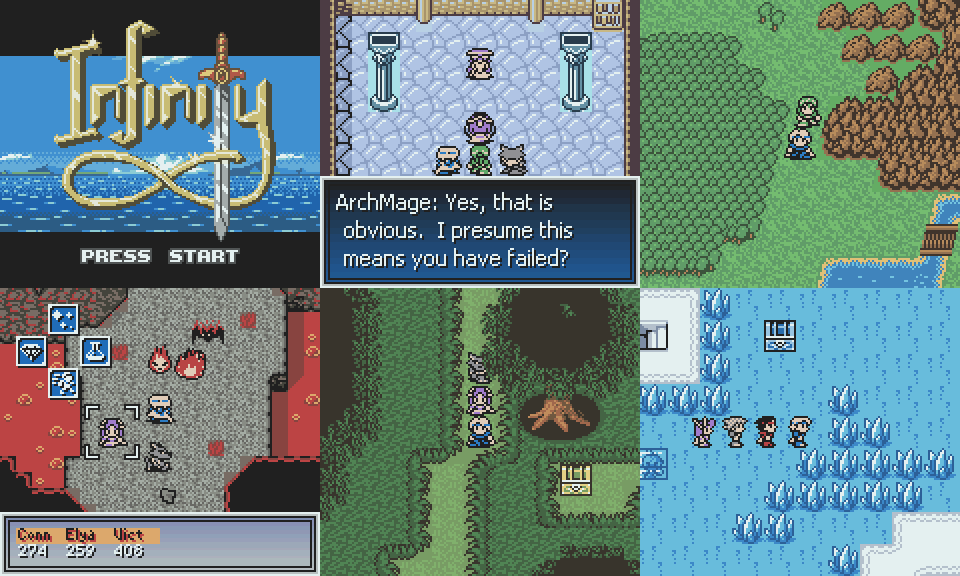Choose the sparkles magic command icon
Screen dimensions: 960x576
[x=64, y=319]
